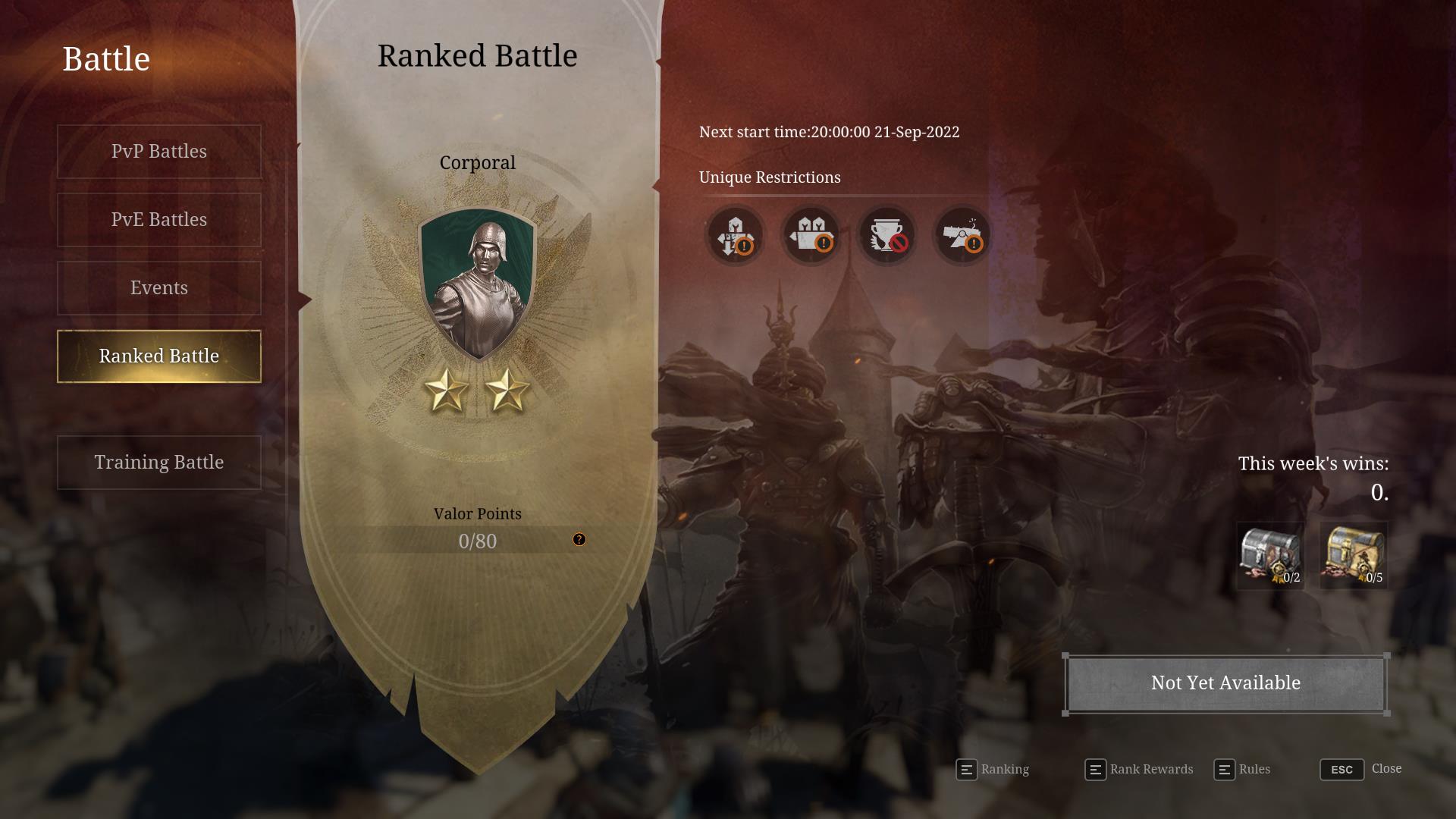Inspect the trophy prohibited restriction icon
This screenshot has height=819, width=1456.
point(886,235)
